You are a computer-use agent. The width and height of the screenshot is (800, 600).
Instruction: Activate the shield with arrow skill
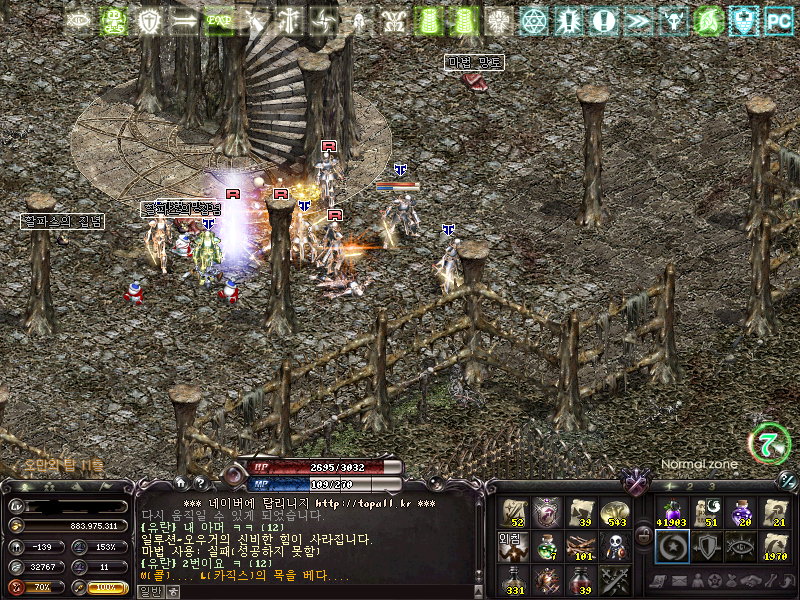coord(705,546)
